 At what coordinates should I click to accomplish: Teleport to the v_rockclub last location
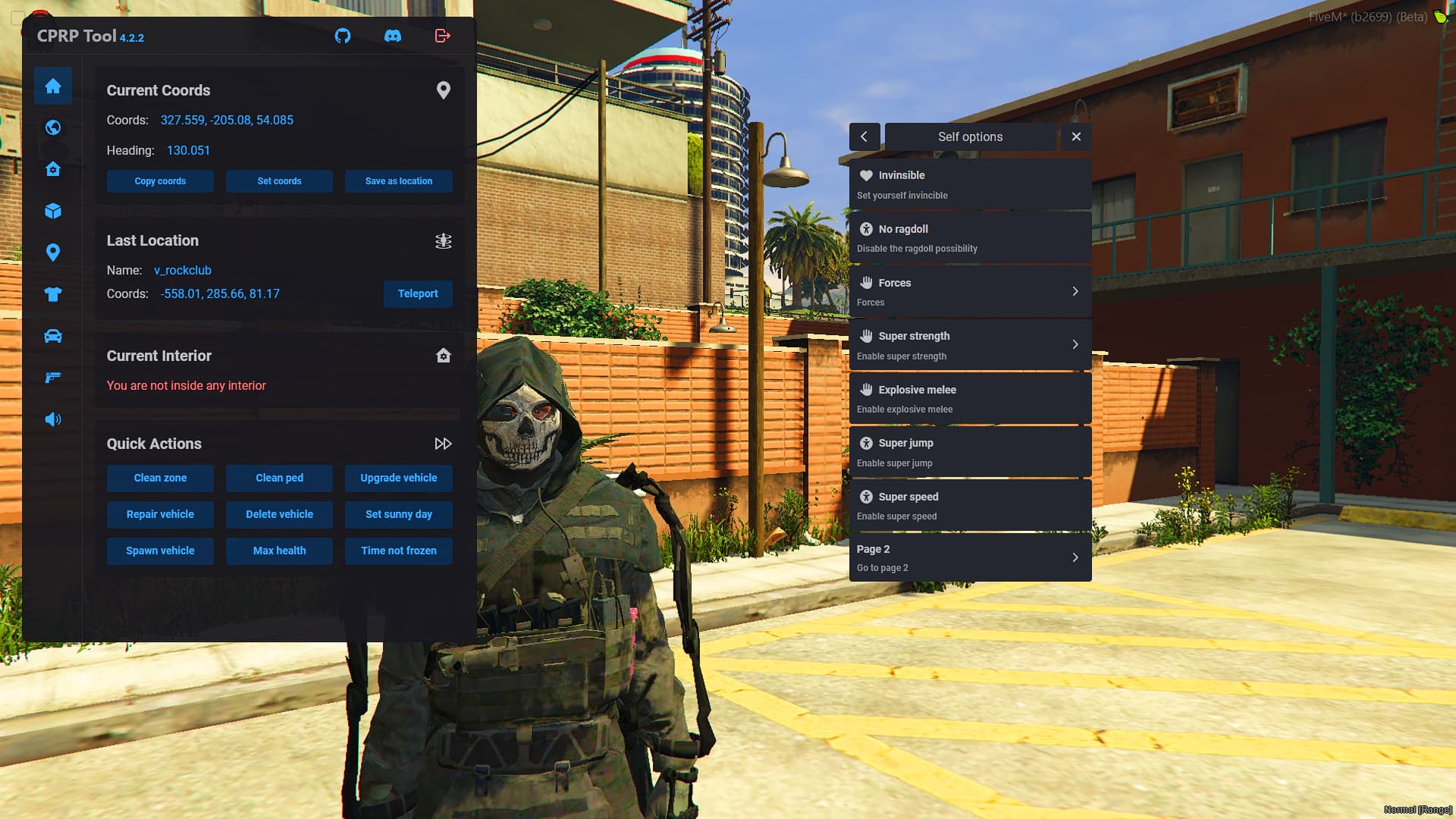click(418, 293)
